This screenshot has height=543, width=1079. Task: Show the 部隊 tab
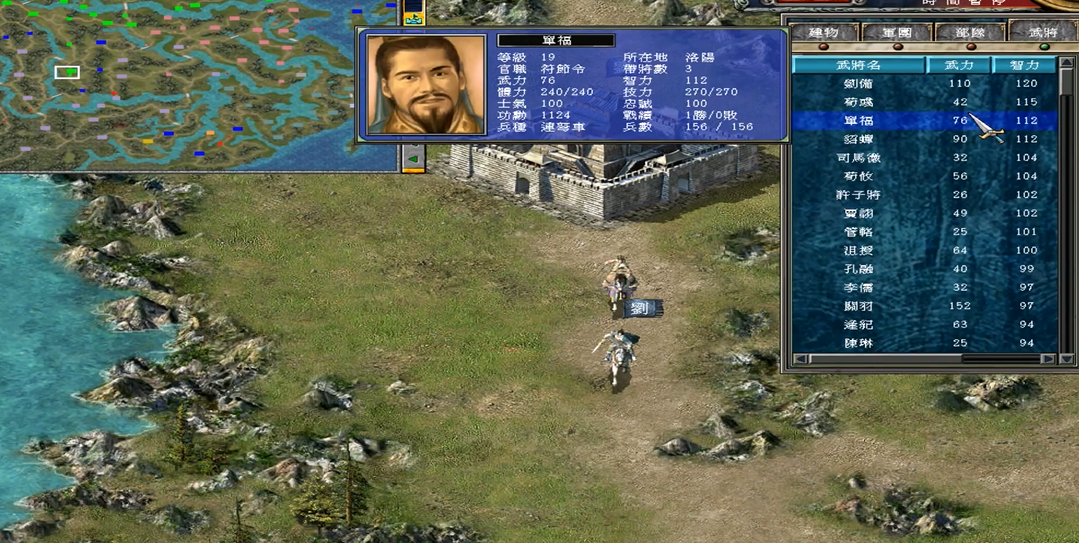tap(970, 33)
